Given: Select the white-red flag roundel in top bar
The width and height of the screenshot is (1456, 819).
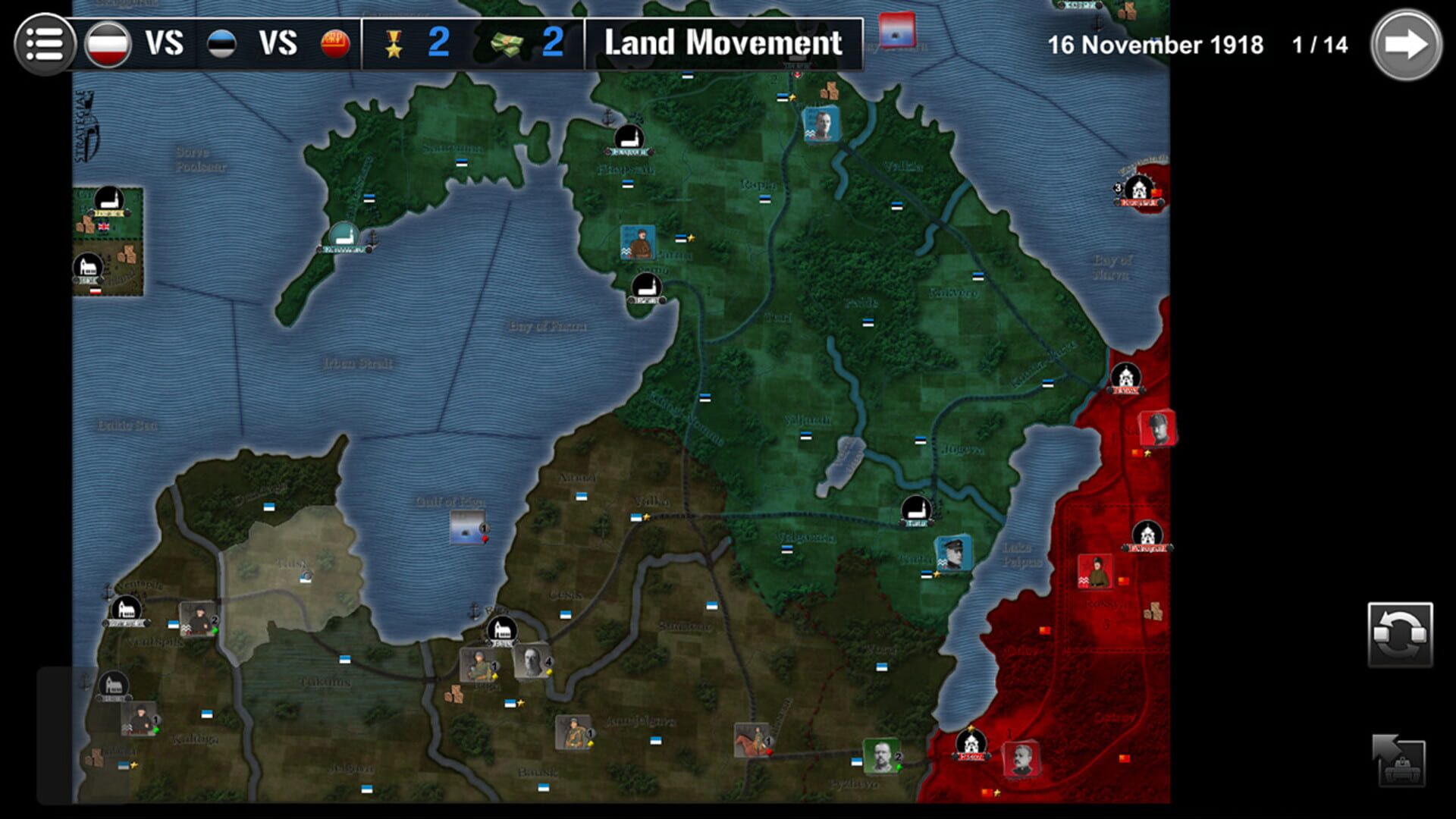Looking at the screenshot, I should point(106,43).
